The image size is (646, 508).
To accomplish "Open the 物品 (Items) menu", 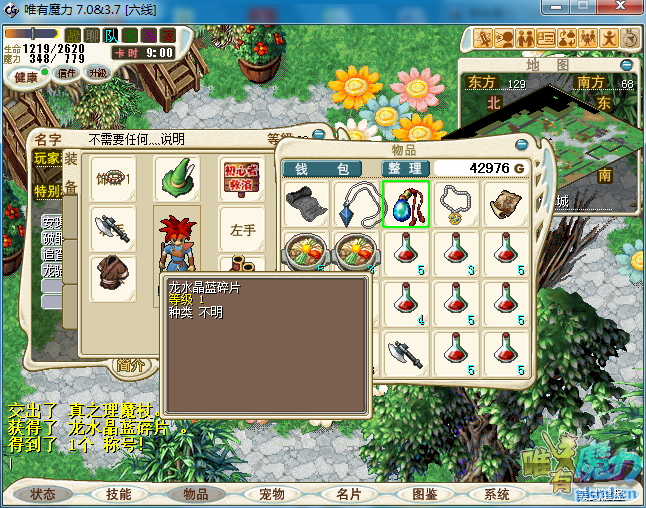I will coord(196,494).
